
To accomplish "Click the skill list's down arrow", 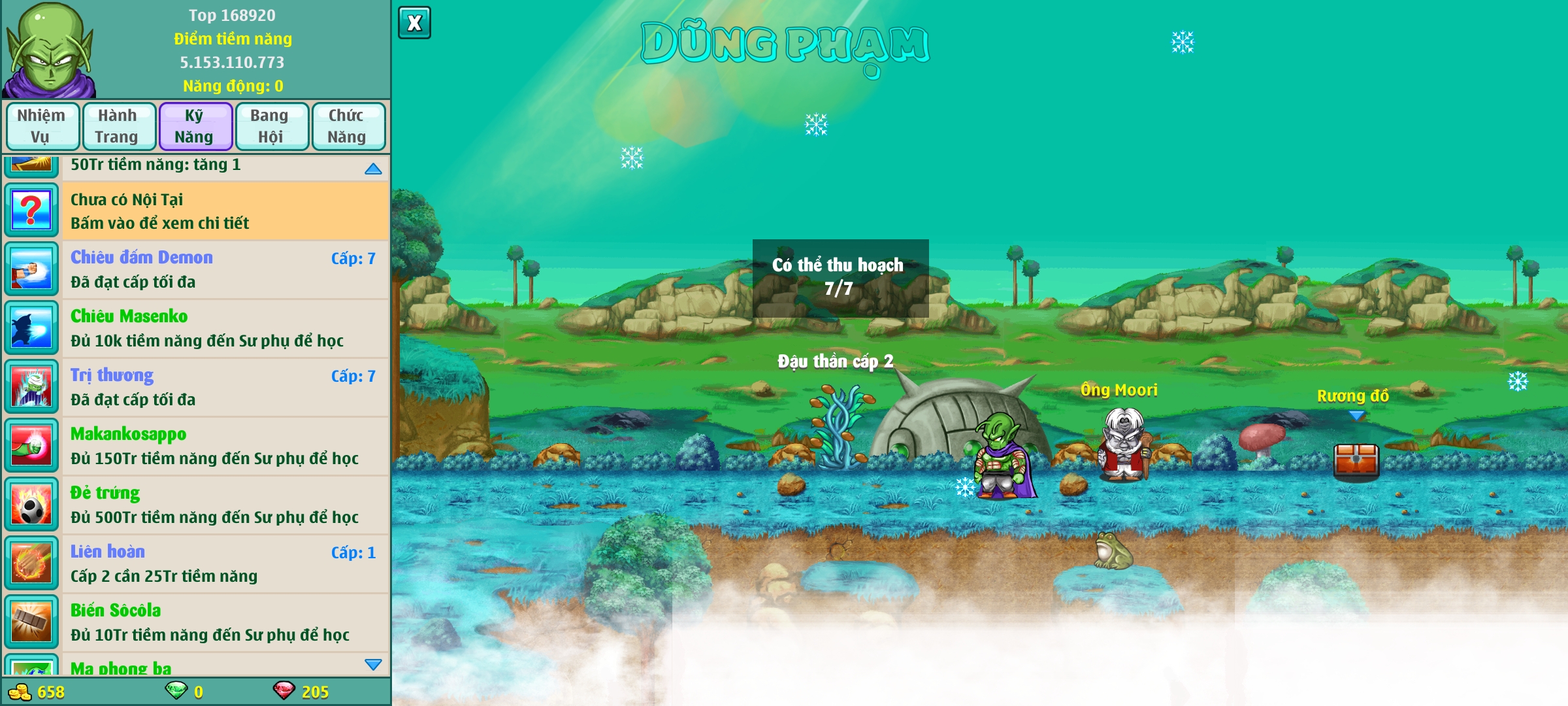I will point(373,664).
